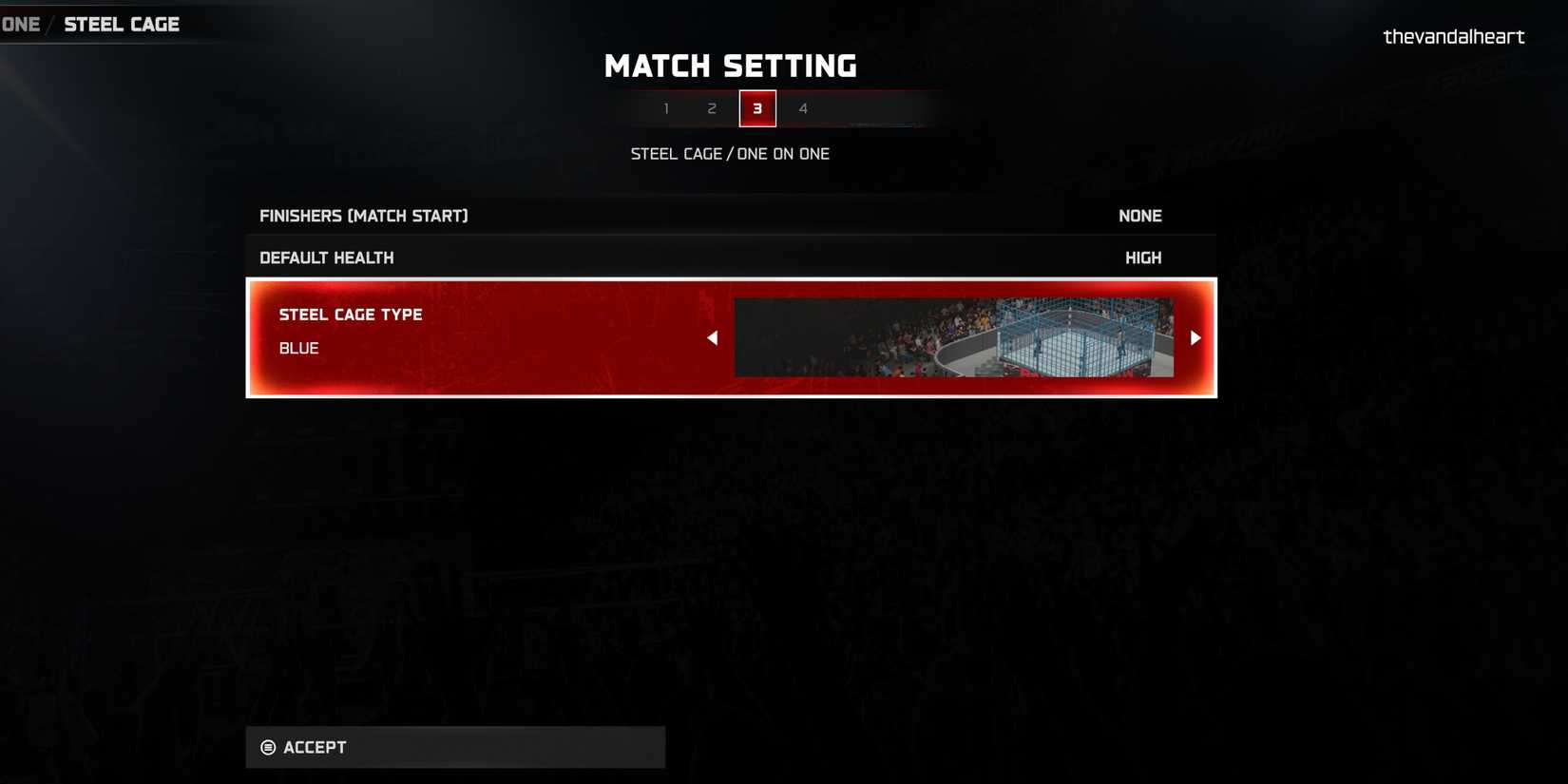Select the cage preview thumbnail

[x=953, y=337]
